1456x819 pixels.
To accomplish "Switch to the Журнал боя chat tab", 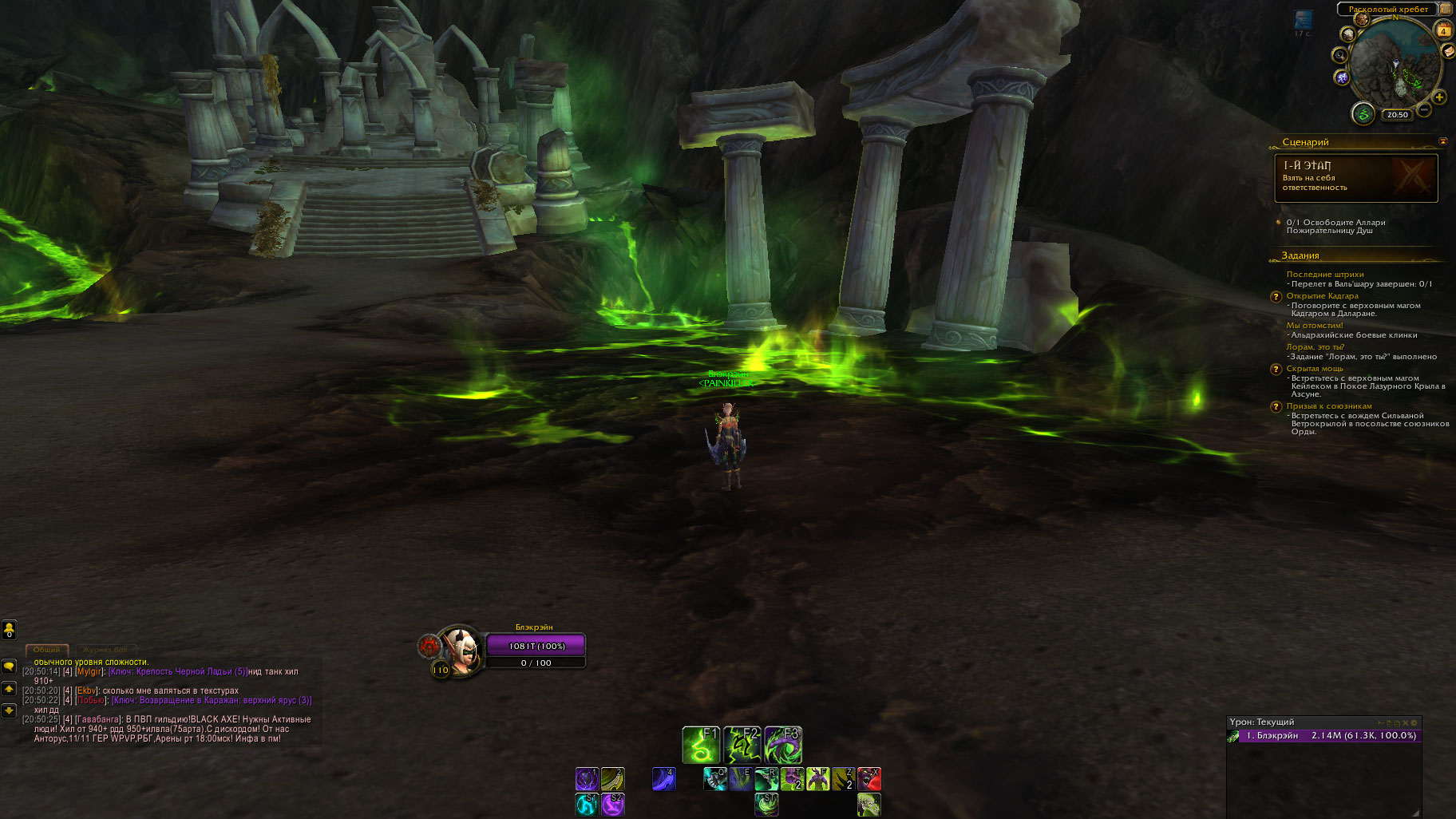I will 106,650.
